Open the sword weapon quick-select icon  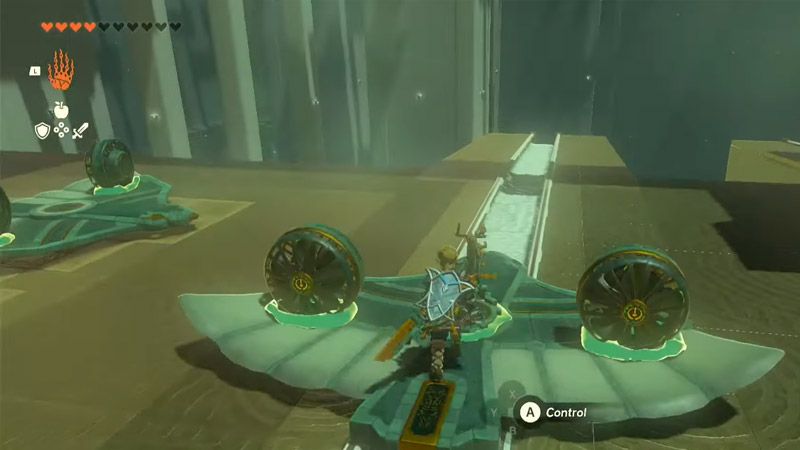tap(80, 130)
